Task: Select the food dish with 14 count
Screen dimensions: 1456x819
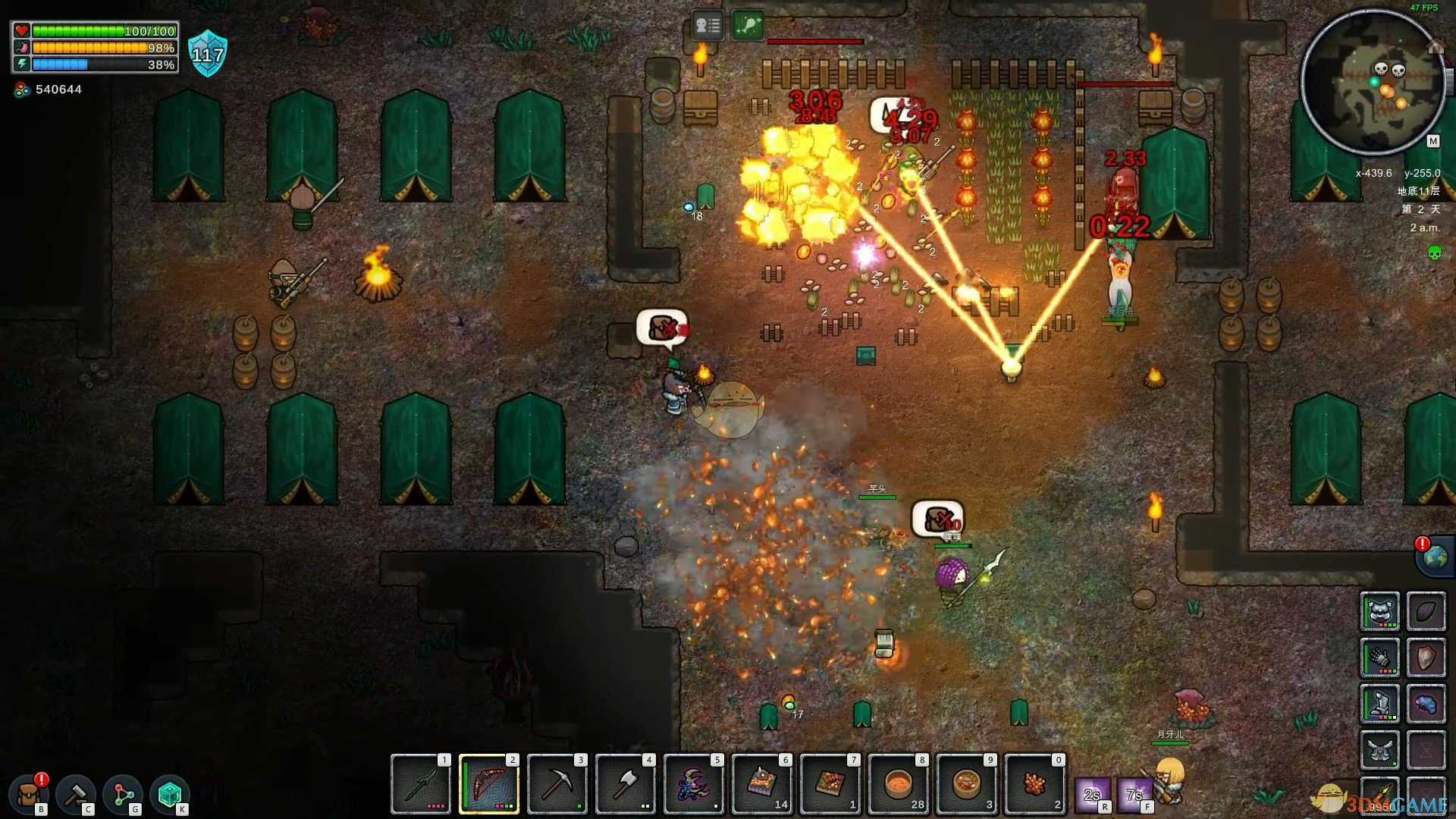Action: [x=762, y=783]
